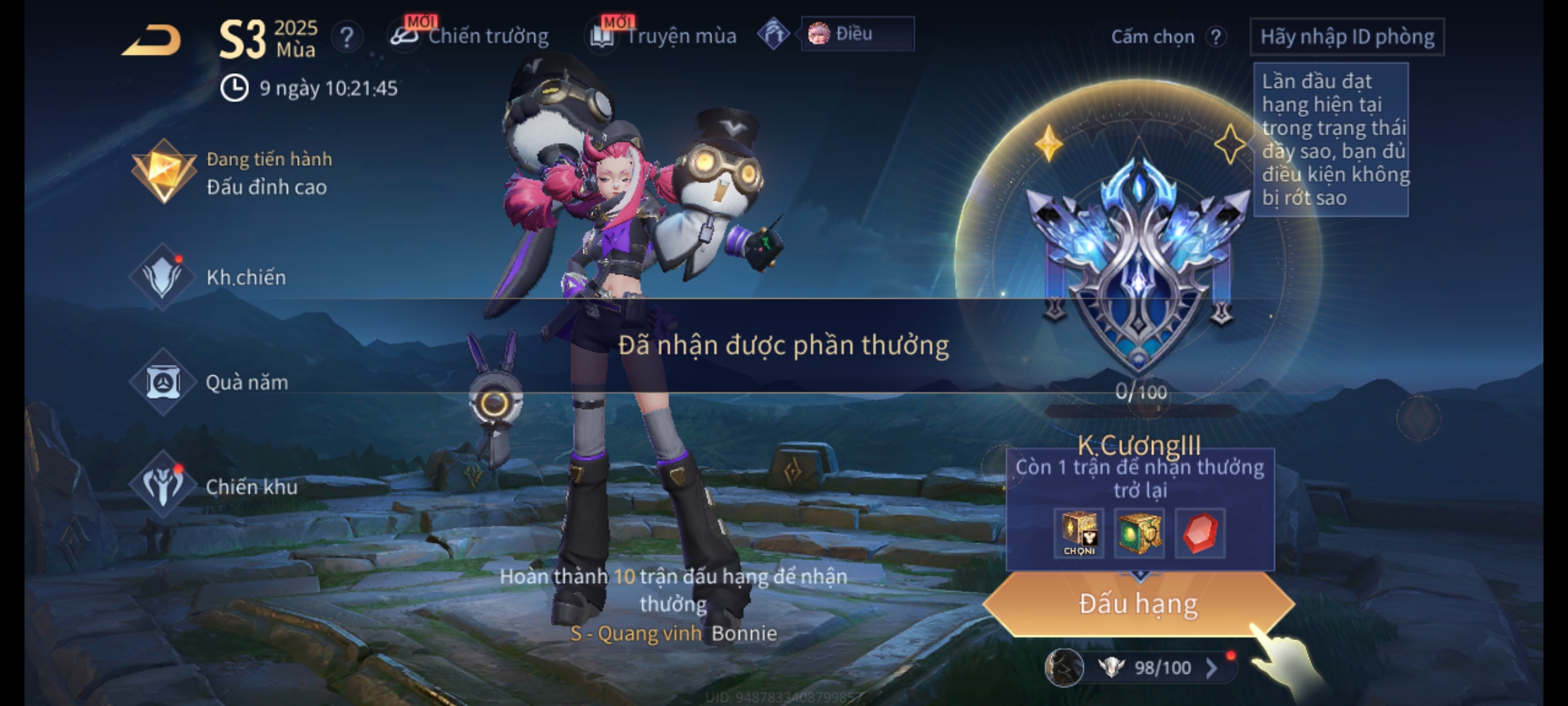Image resolution: width=1568 pixels, height=706 pixels.
Task: View the red ruby reward
Action: 1200,533
